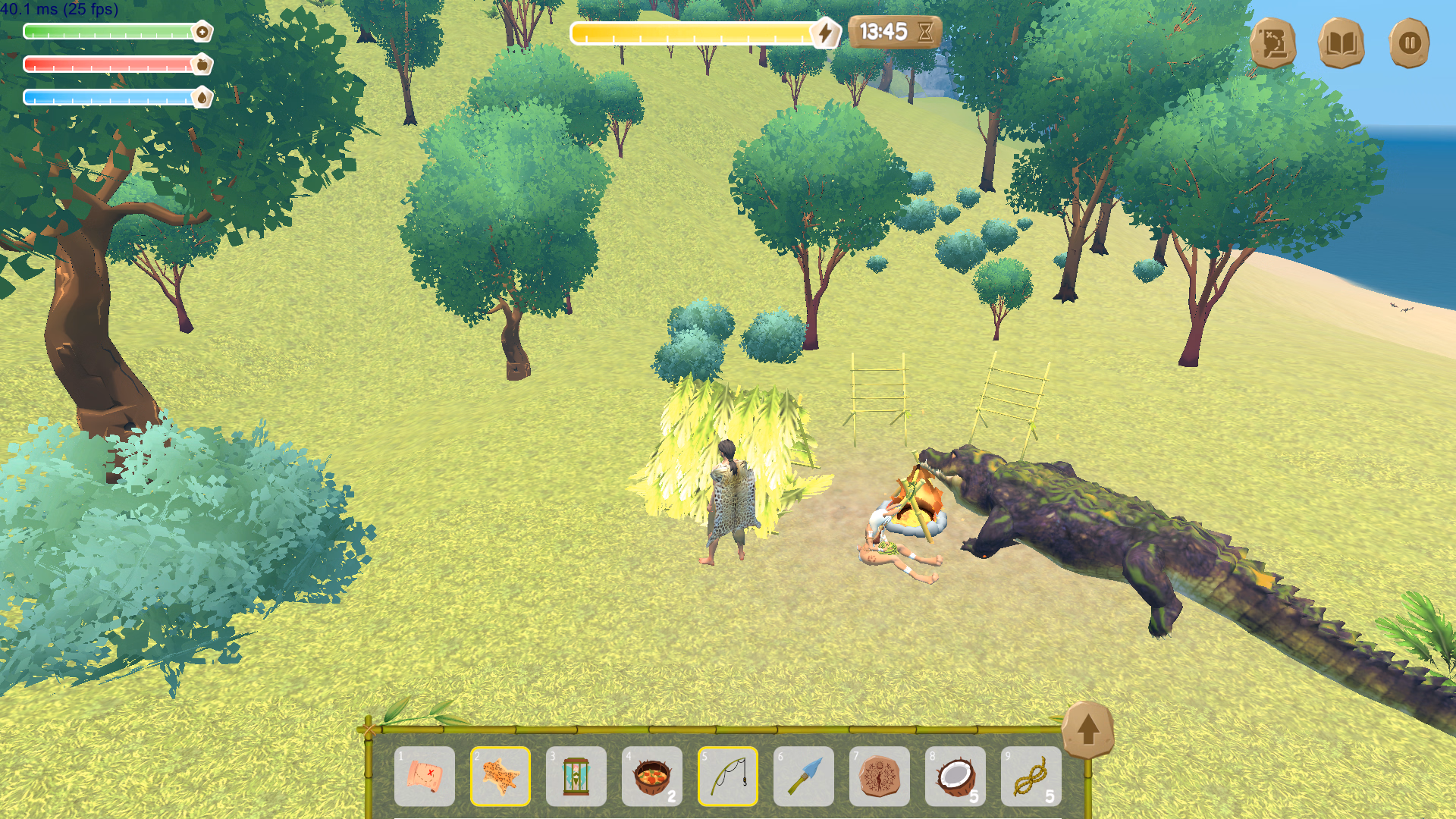Select the leopard skin hotbar slot
Viewport: 1456px width, 819px height.
500,776
